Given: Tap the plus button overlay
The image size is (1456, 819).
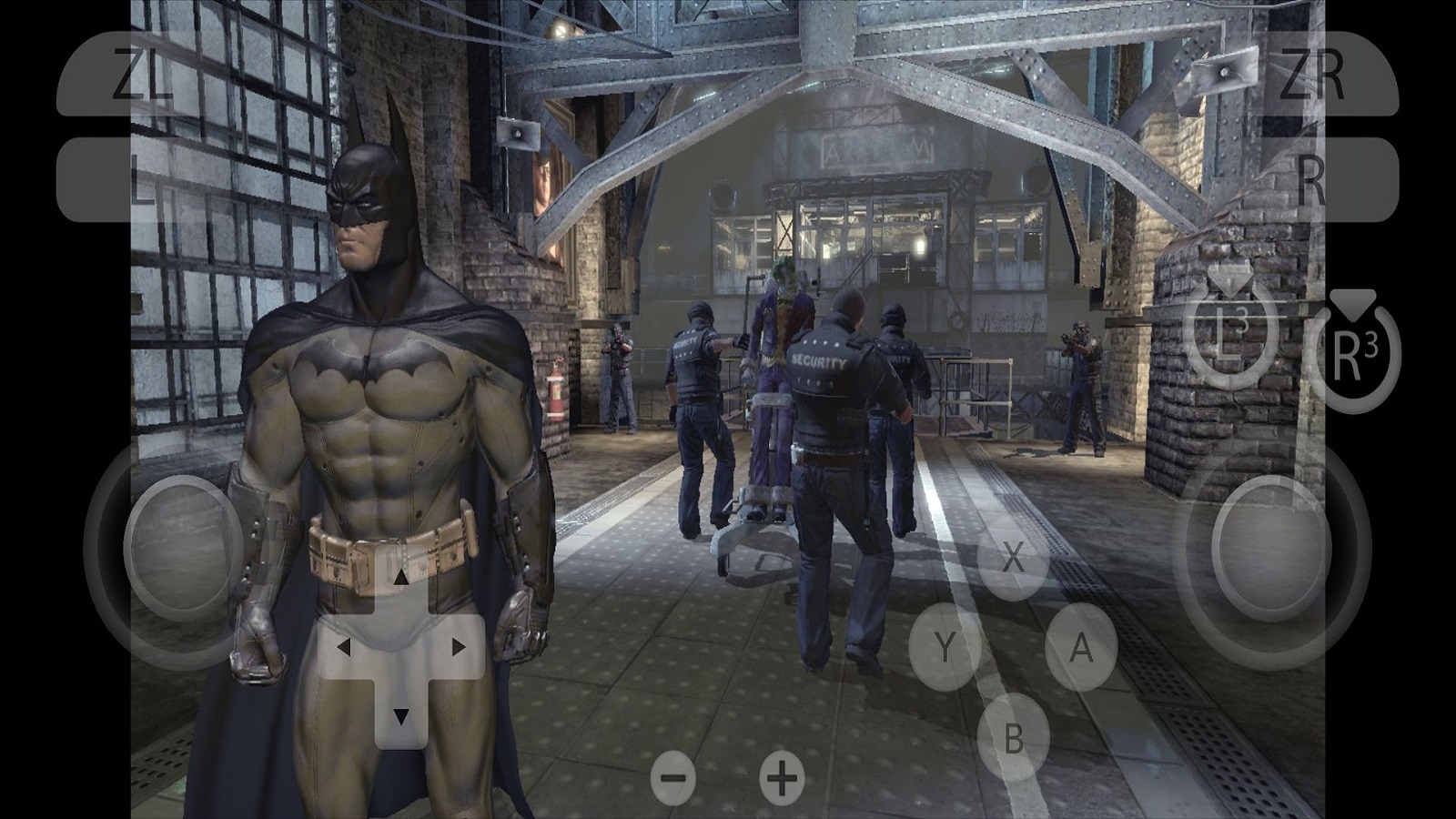Looking at the screenshot, I should point(782,778).
